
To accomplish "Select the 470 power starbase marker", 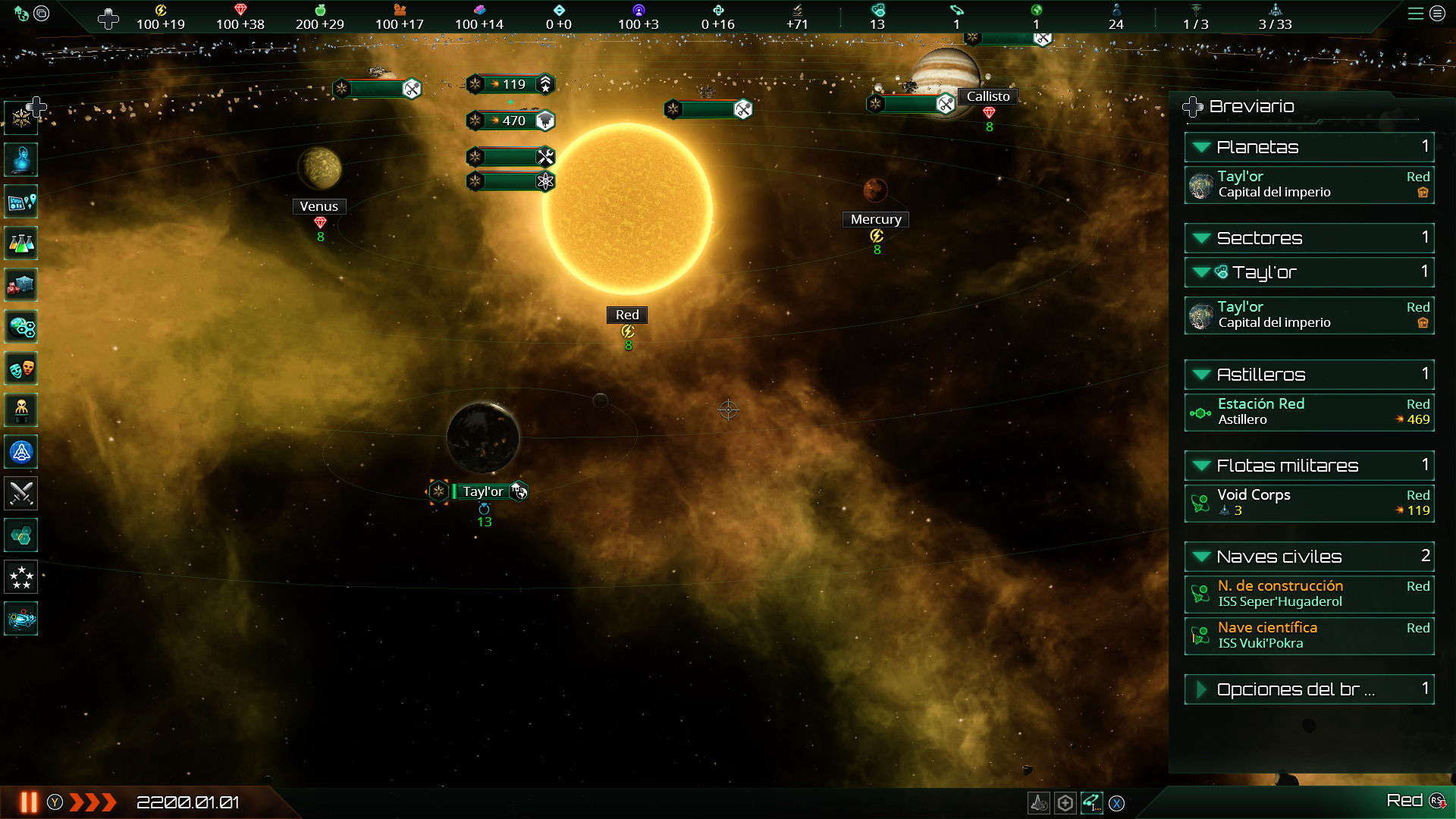I will coord(510,121).
